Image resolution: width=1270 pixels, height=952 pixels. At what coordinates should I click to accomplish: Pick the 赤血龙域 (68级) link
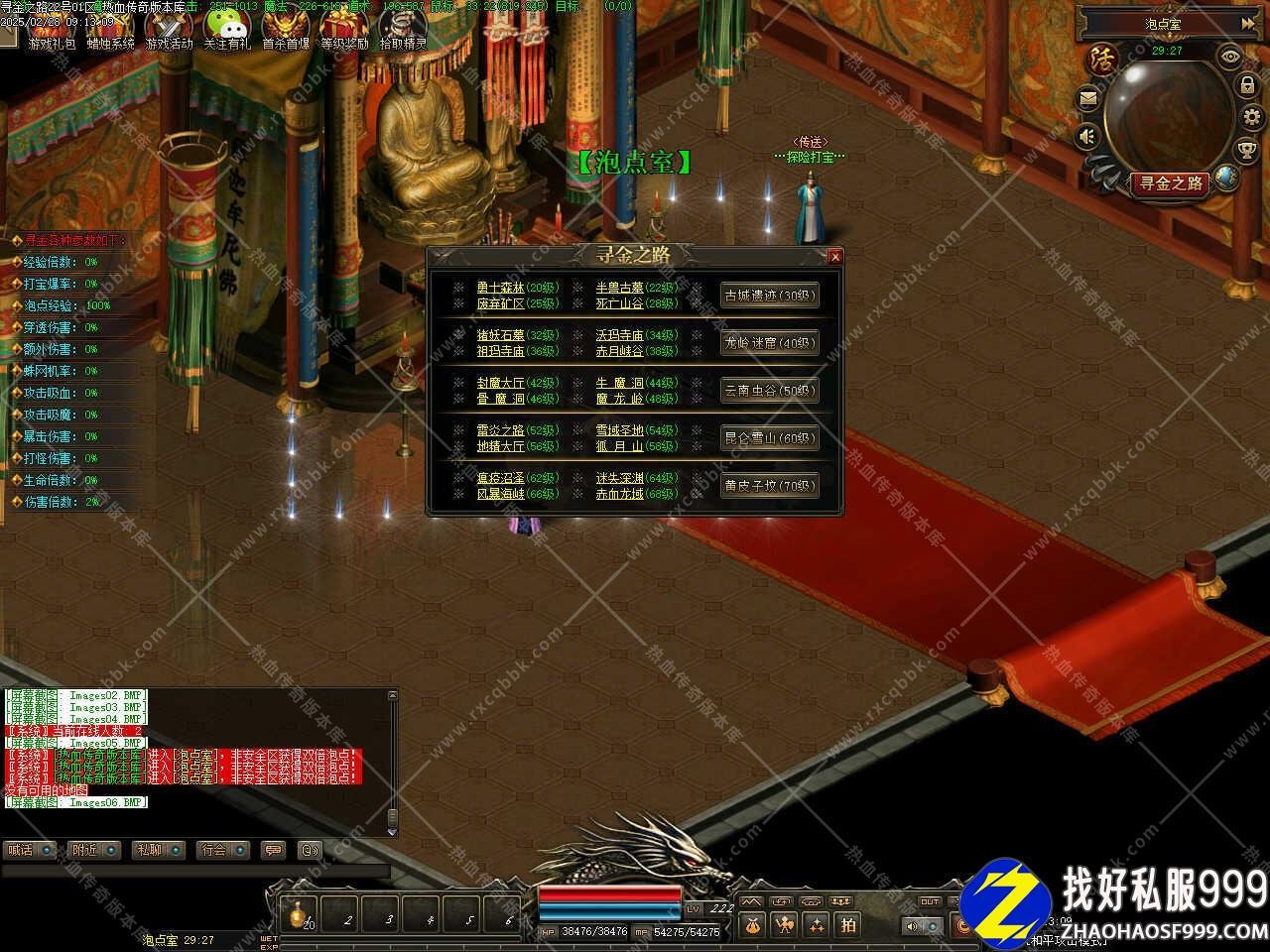point(619,494)
